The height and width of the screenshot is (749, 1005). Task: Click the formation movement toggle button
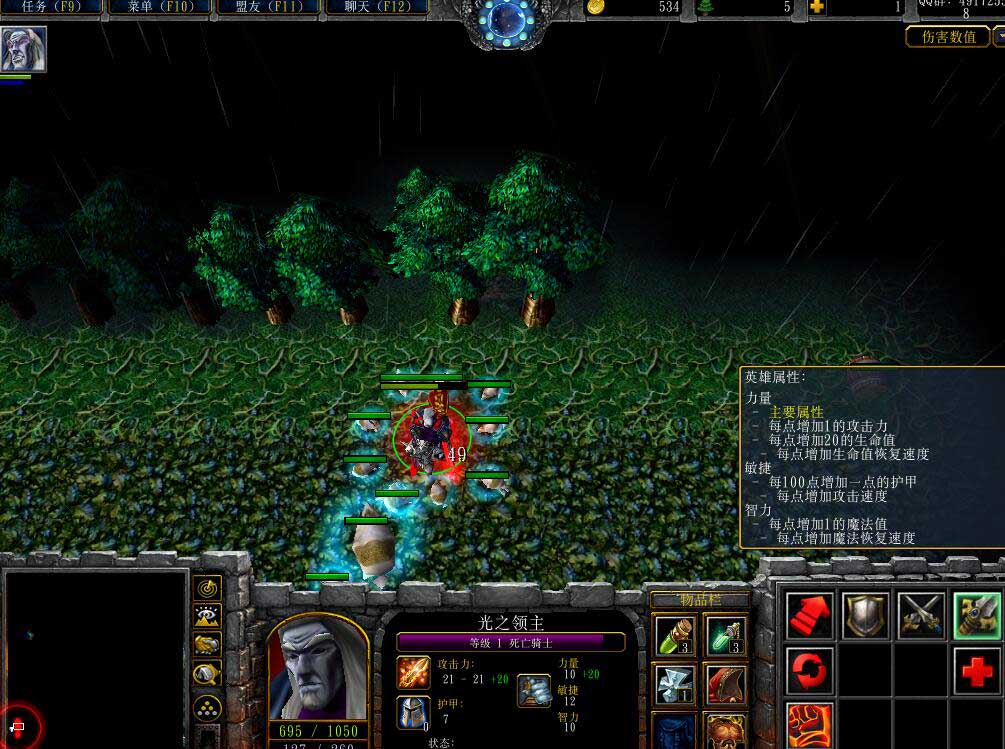[208, 706]
